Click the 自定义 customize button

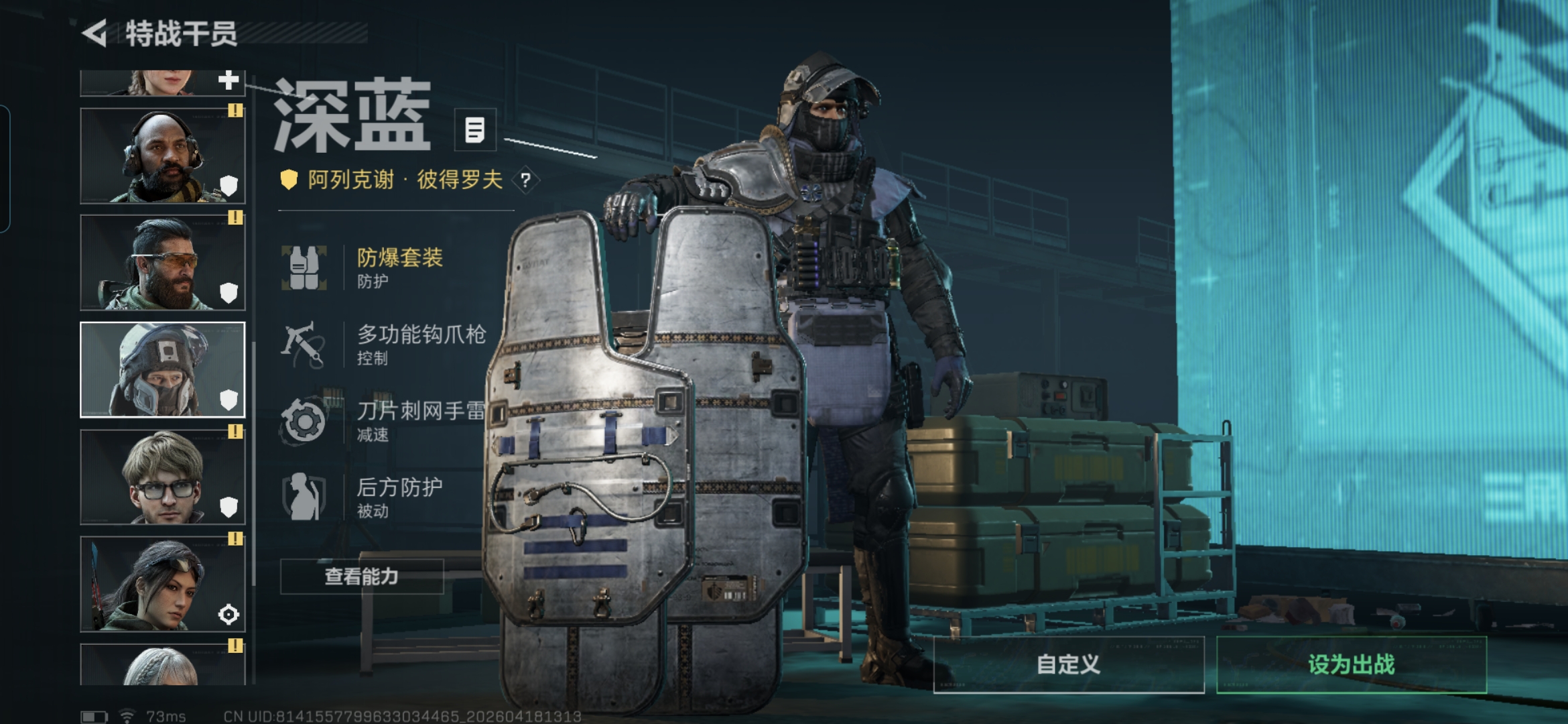(x=1068, y=664)
